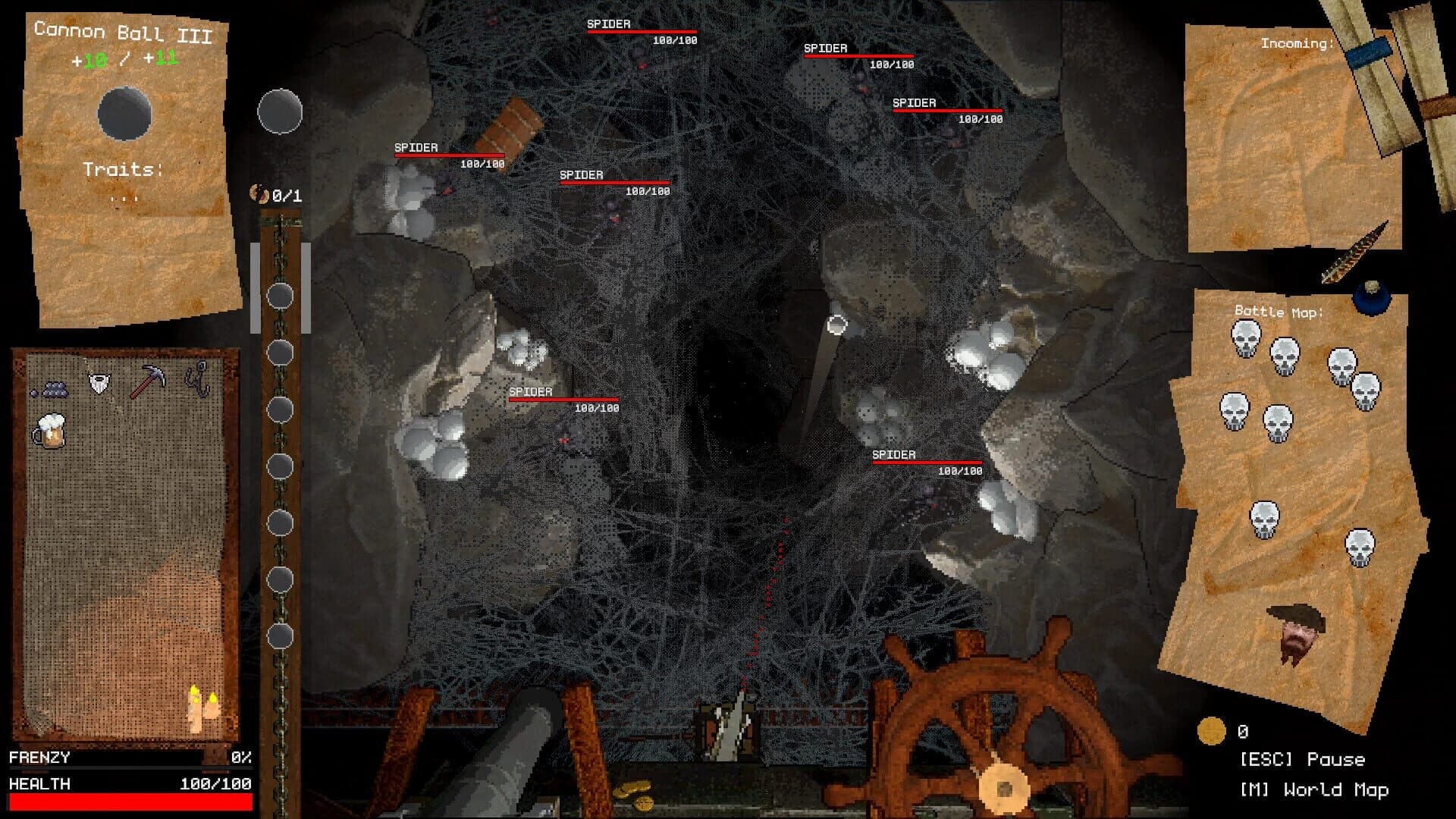This screenshot has width=1456, height=819.
Task: Click the dwarf beard icon in the inventory
Action: 99,381
